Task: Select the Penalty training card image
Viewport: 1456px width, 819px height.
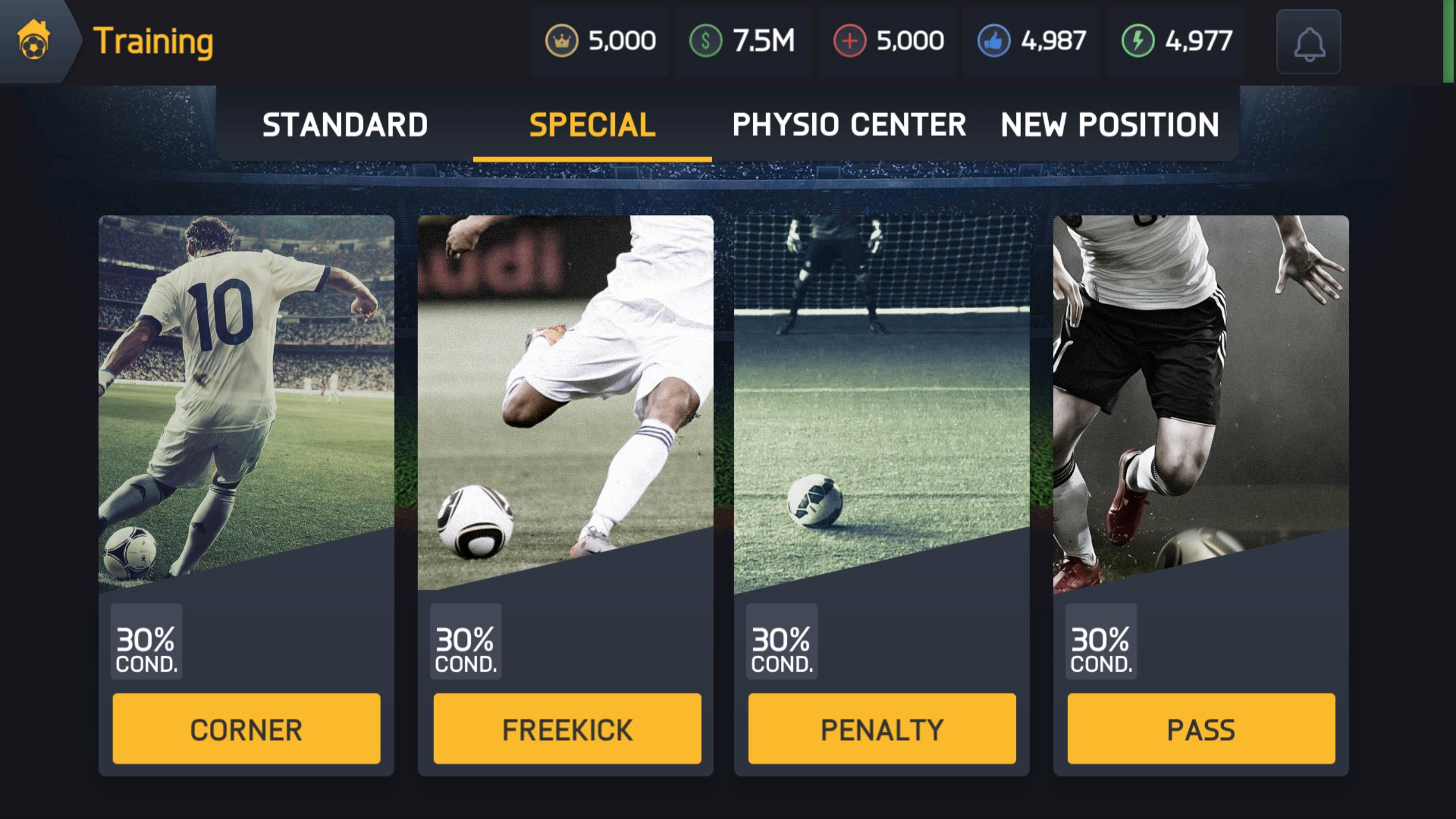Action: pyautogui.click(x=883, y=398)
